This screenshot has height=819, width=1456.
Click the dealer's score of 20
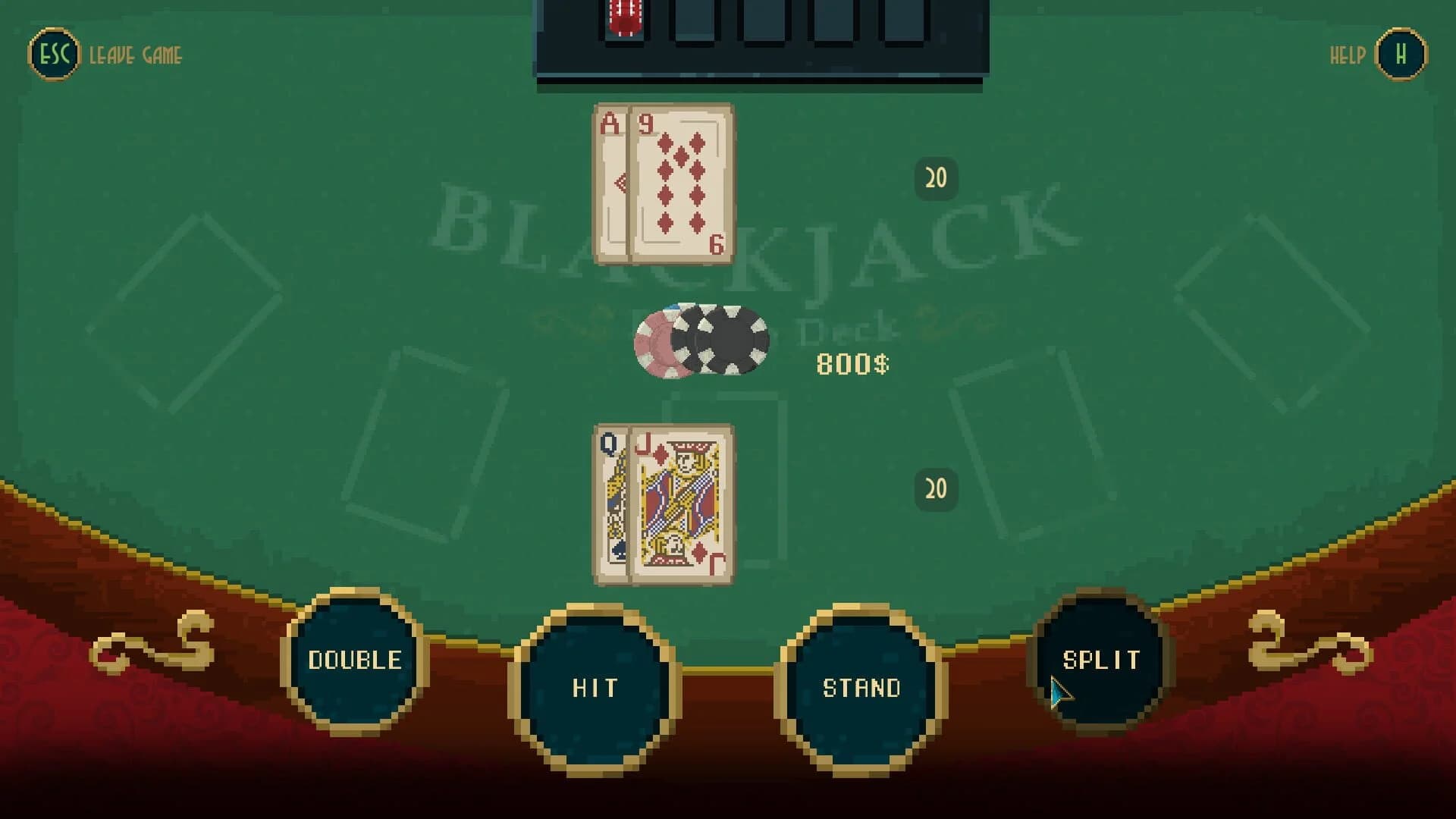936,177
